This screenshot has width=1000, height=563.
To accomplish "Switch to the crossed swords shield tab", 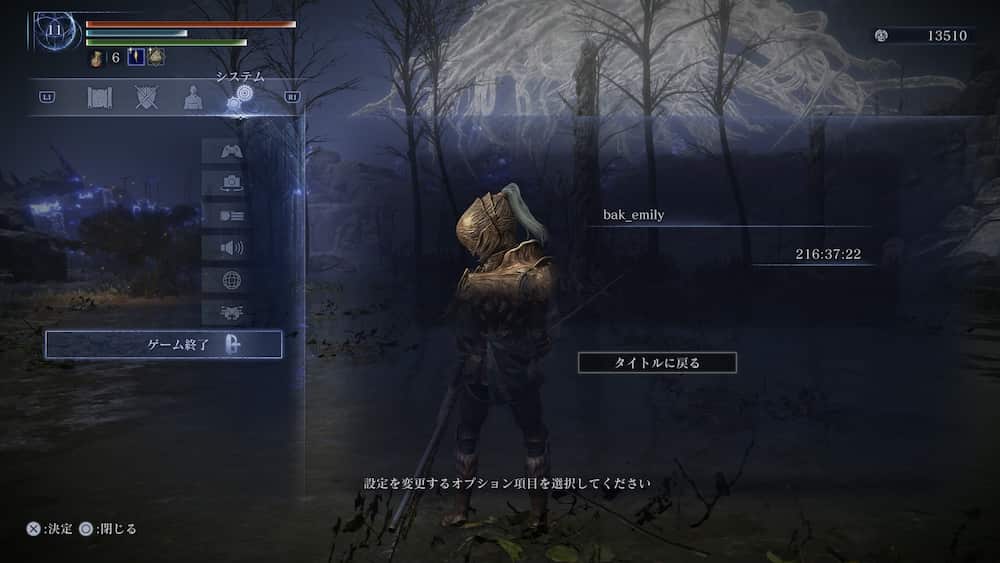I will pos(147,97).
